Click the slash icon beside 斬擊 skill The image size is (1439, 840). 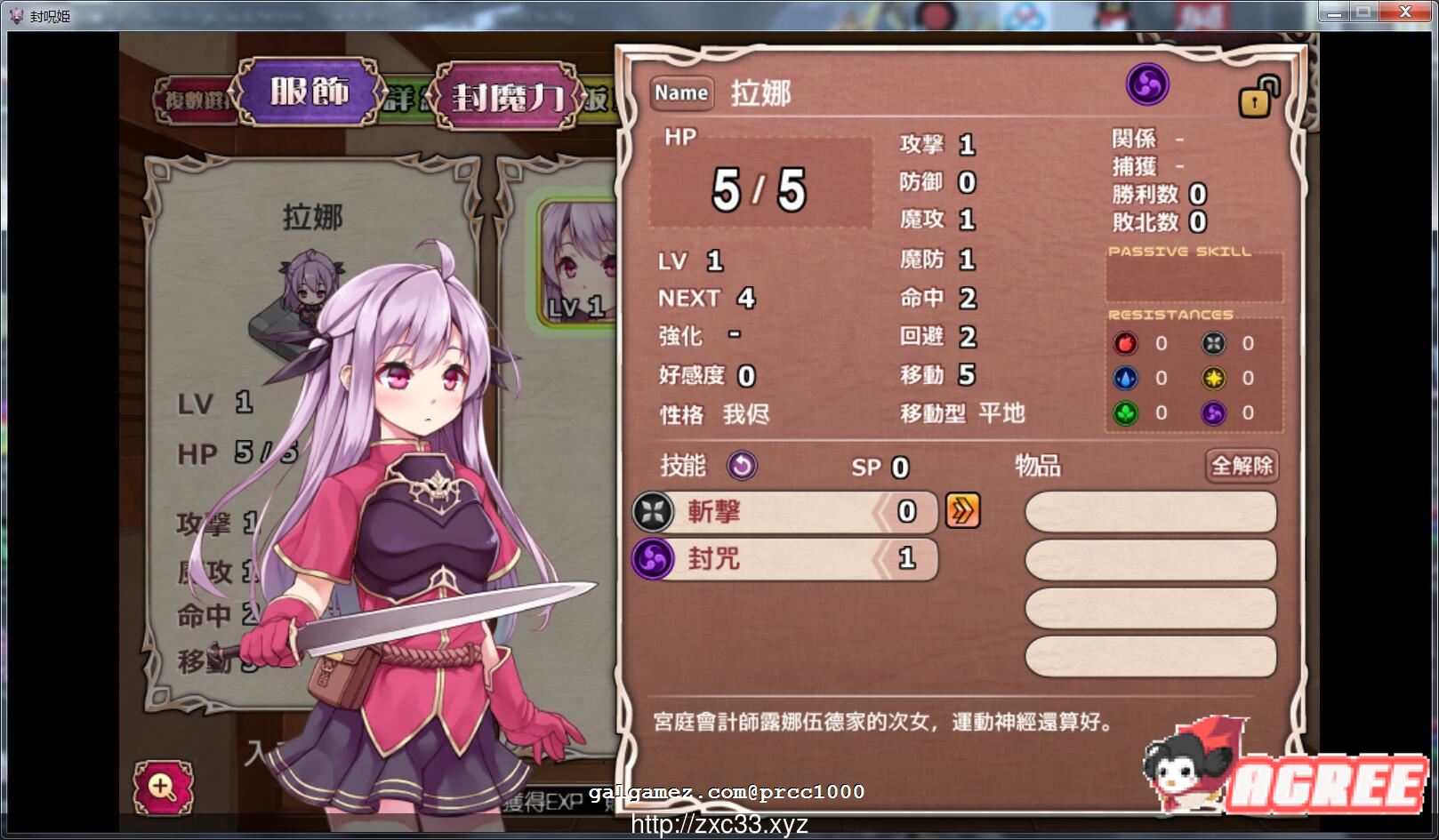652,513
